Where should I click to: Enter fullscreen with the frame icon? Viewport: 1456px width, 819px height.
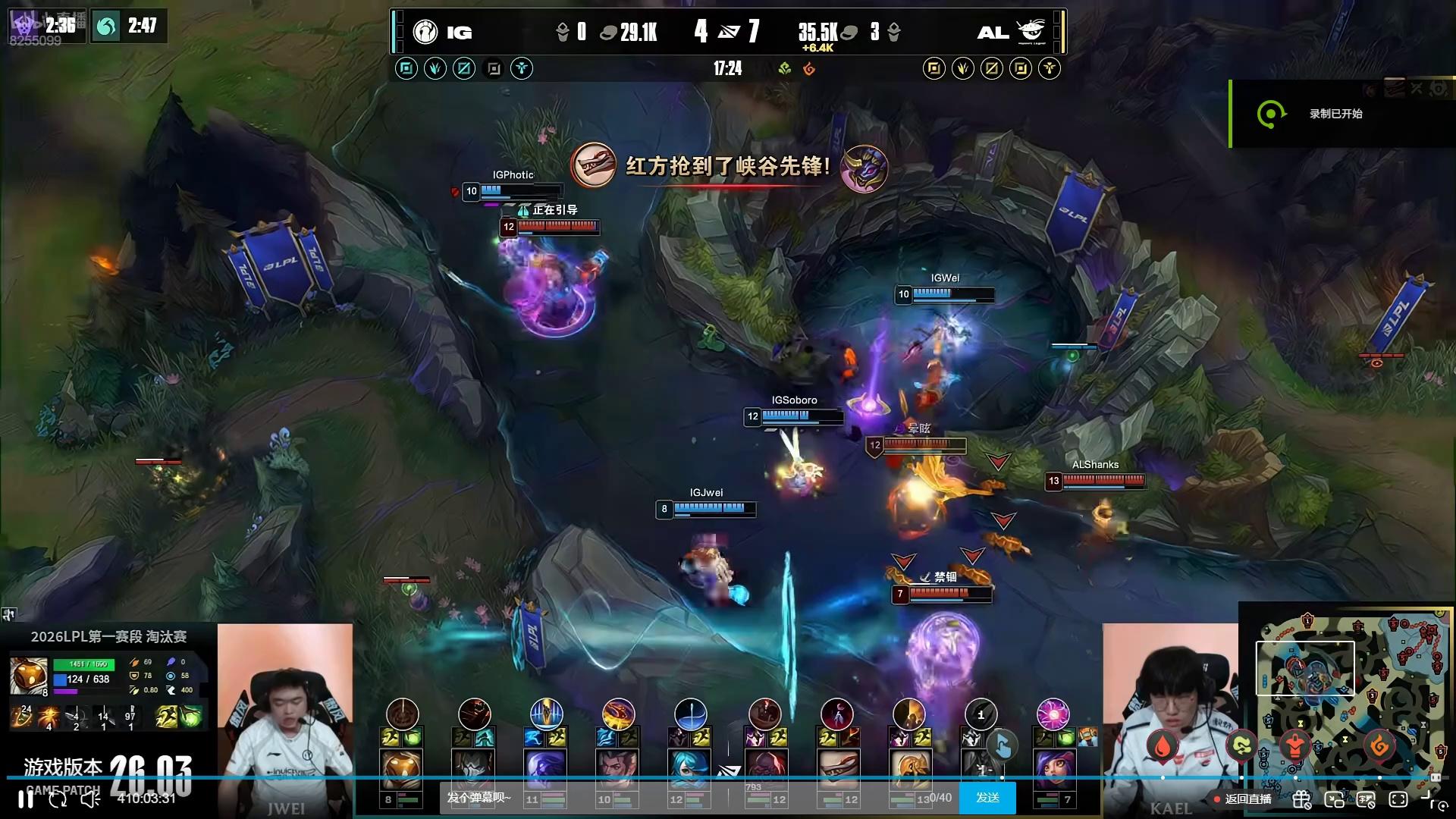[x=1398, y=799]
